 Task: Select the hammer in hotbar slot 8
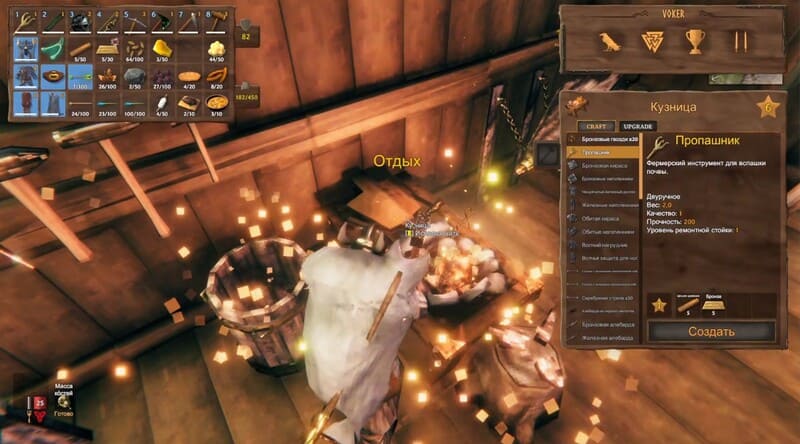215,21
